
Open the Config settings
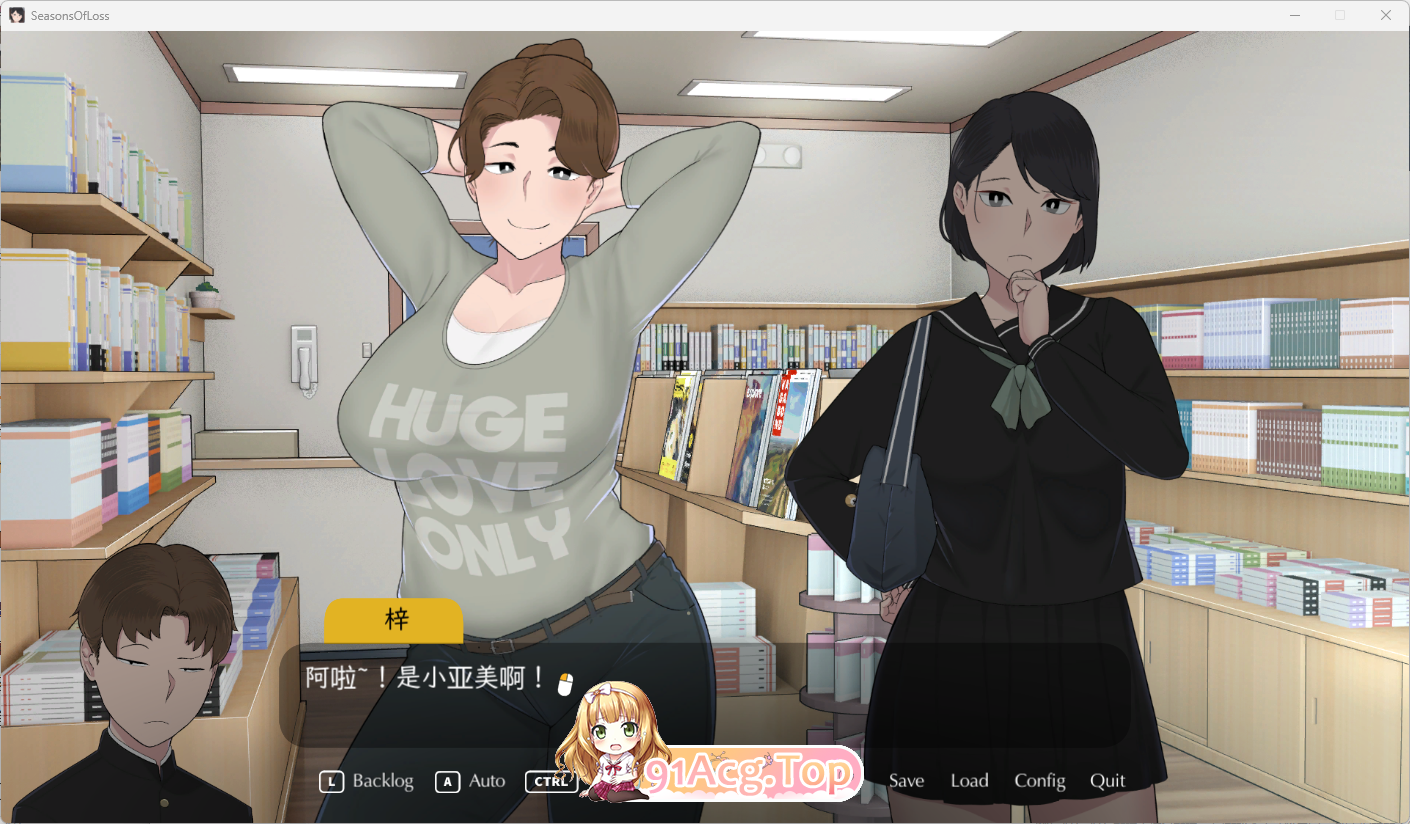1040,781
